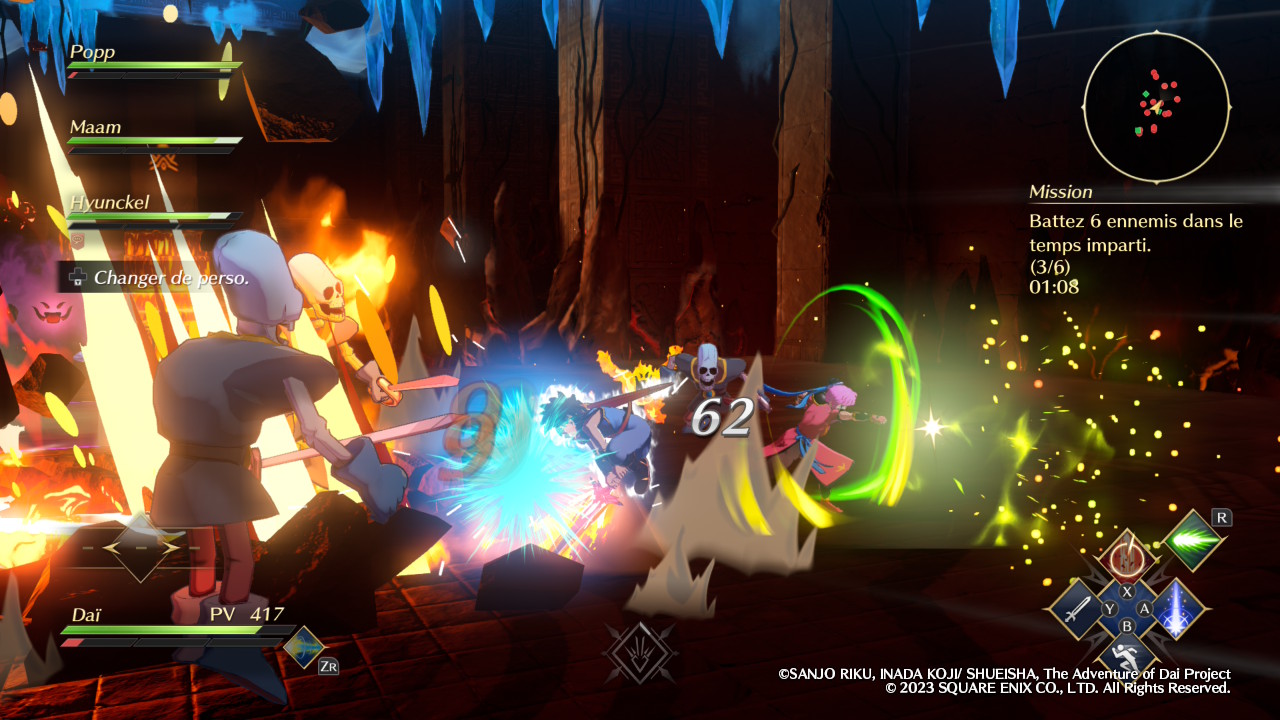This screenshot has height=720, width=1280.
Task: Choose Hyunckel from the party list
Action: coord(110,203)
